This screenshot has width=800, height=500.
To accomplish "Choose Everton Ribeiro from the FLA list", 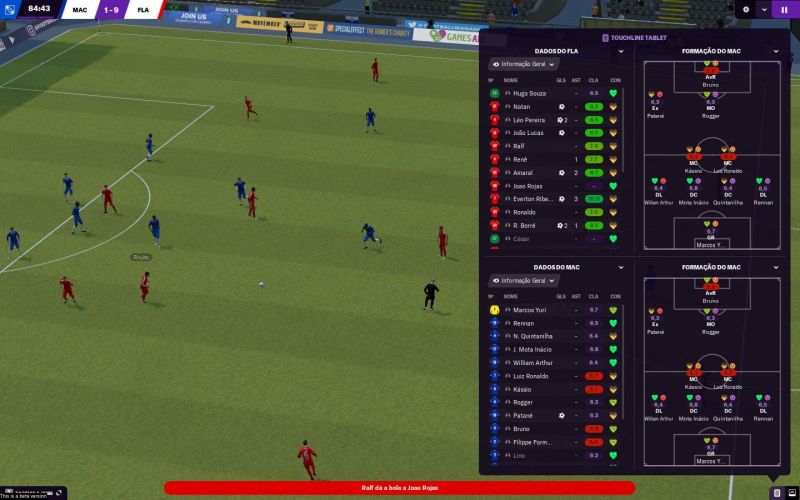I will click(x=532, y=199).
